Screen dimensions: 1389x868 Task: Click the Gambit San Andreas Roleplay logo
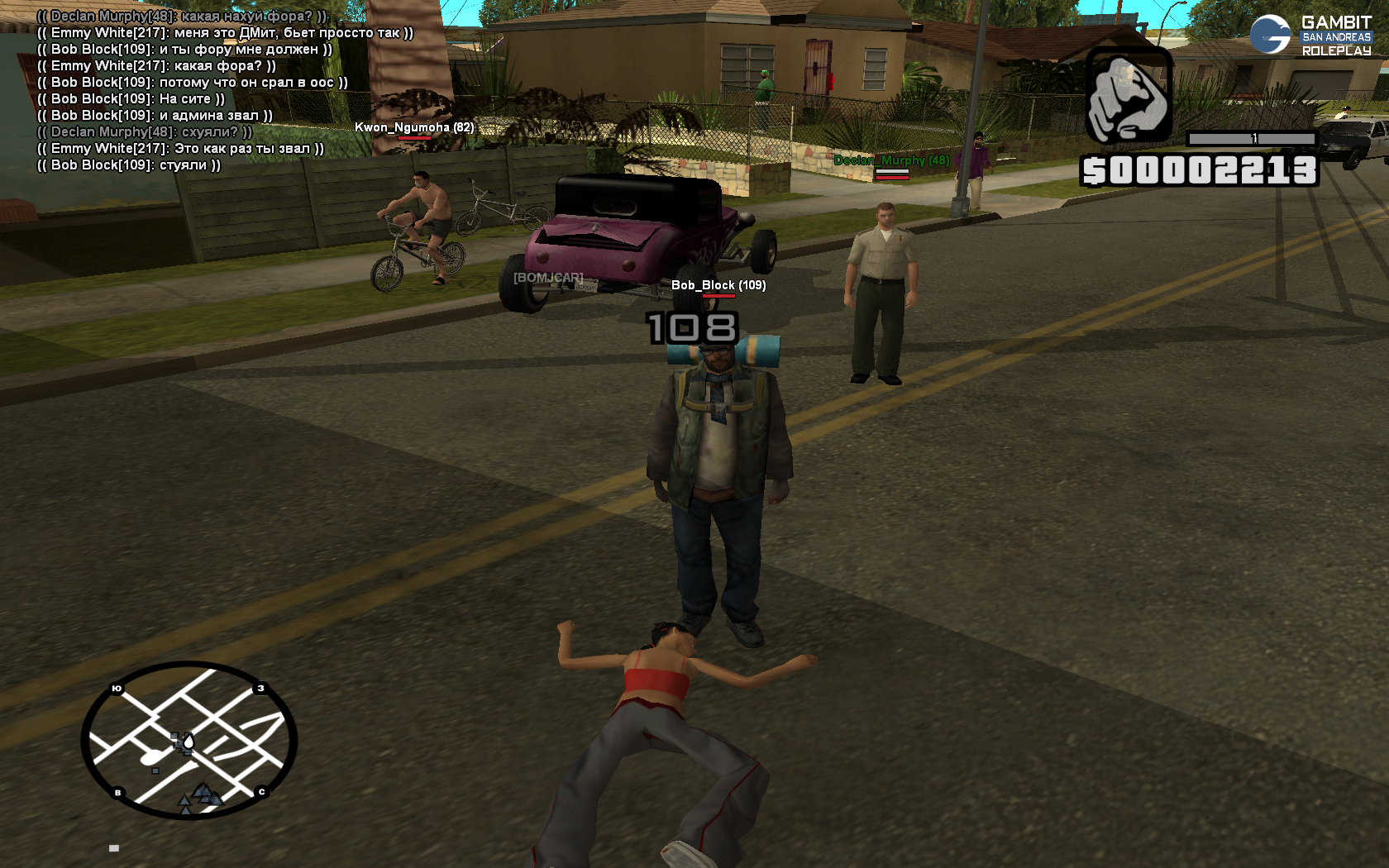[x=1310, y=36]
